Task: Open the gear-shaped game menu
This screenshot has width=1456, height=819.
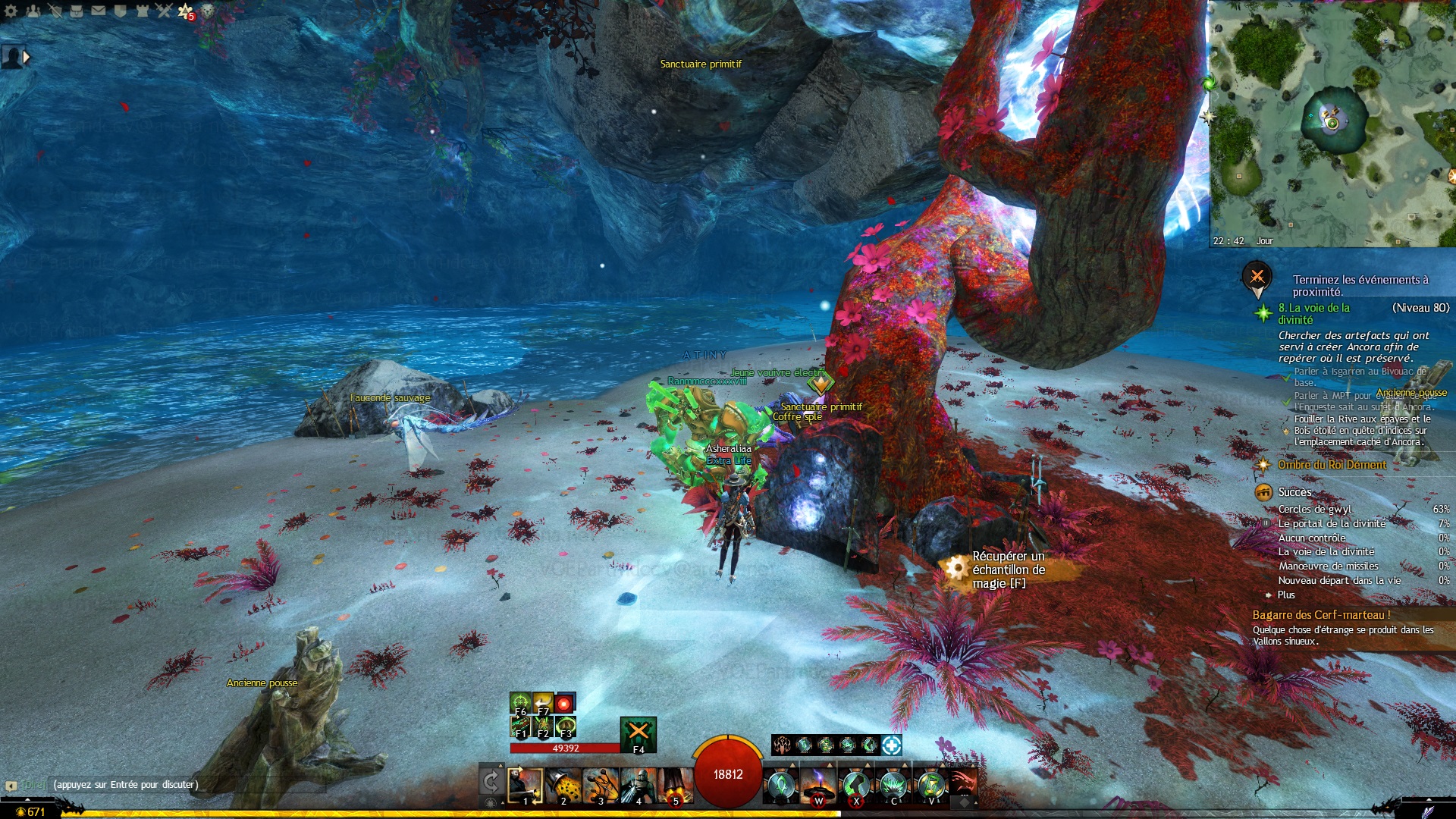Action: click(11, 11)
